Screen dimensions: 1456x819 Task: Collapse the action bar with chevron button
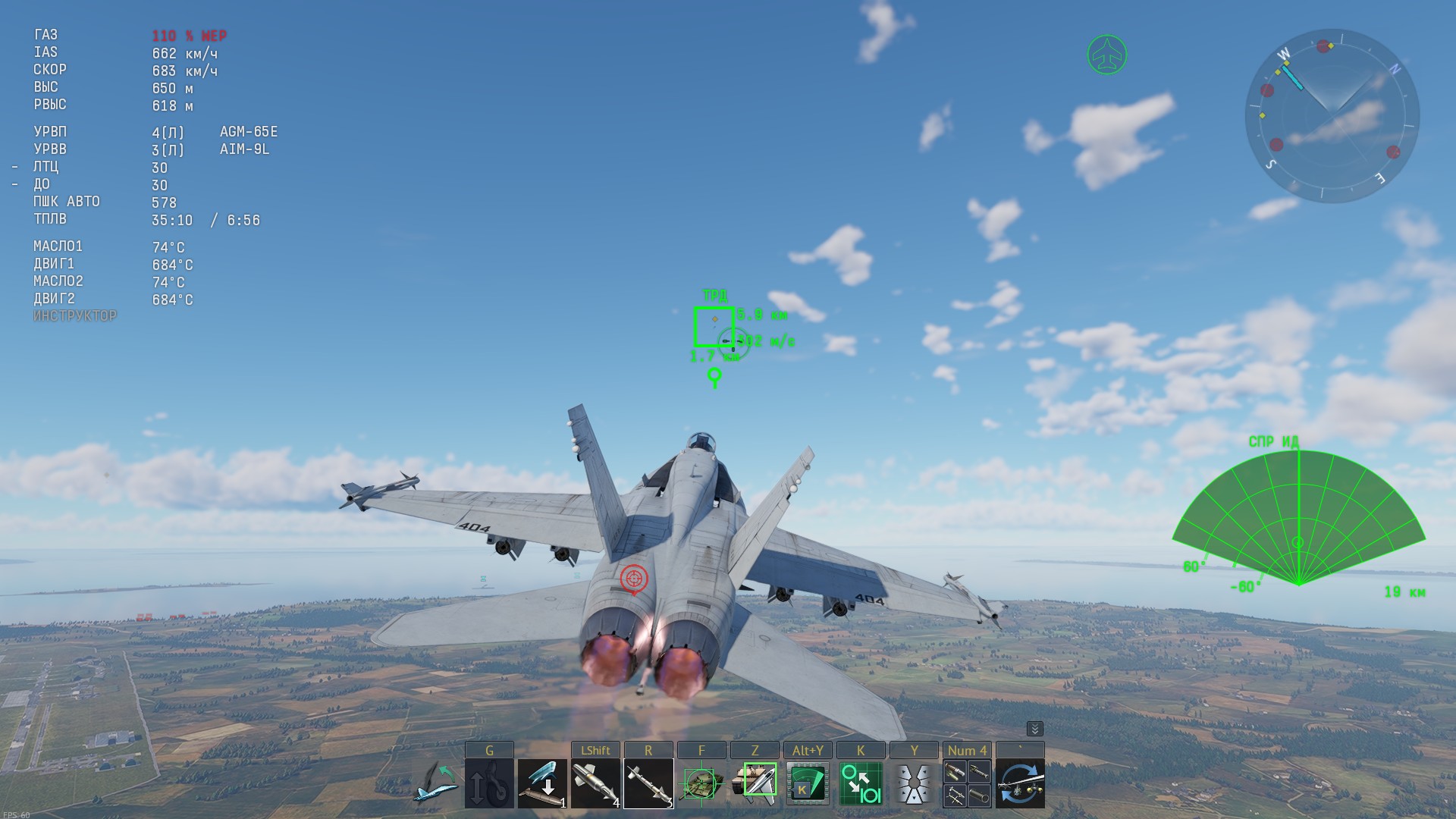tap(1034, 729)
